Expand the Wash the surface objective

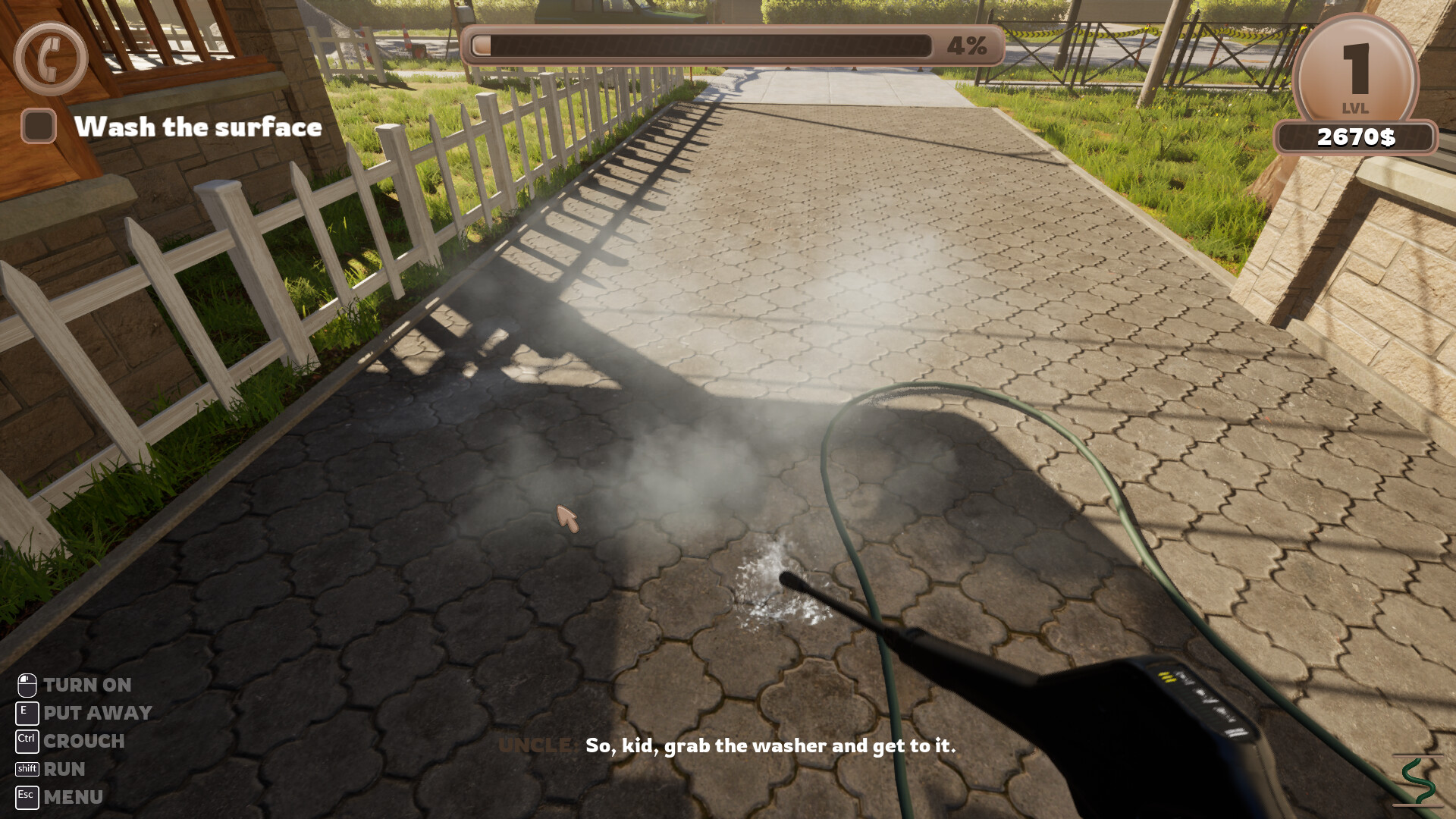tap(199, 126)
